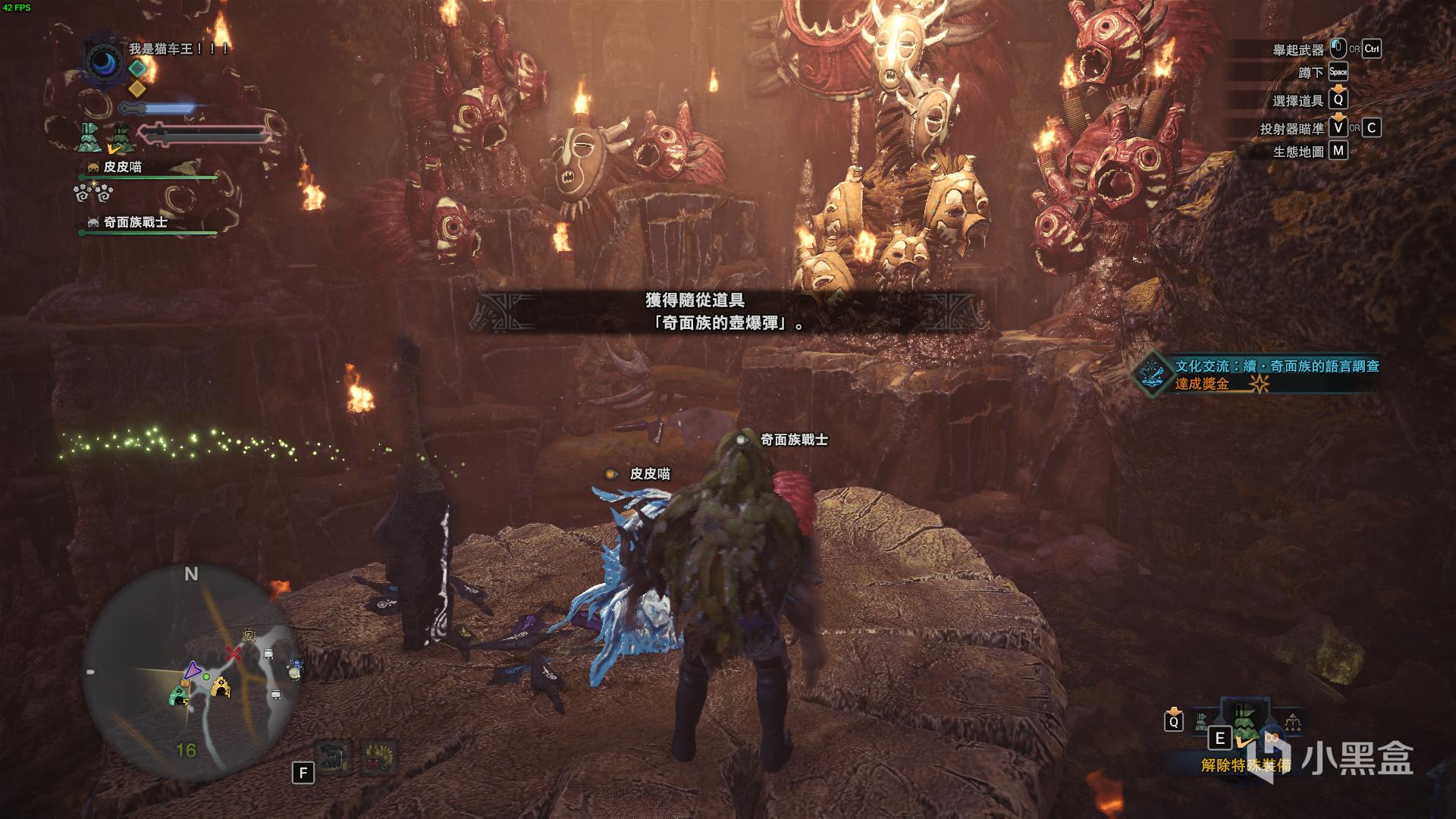1456x819 pixels.
Task: Click the red X marker on the minimap
Action: tap(234, 654)
